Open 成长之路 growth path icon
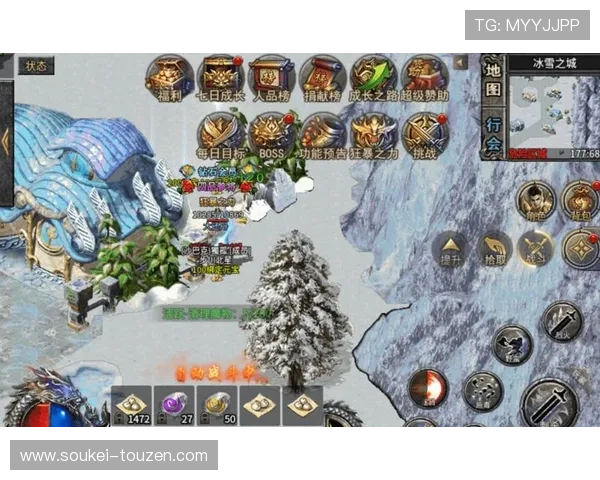The image size is (600, 480). coord(373,77)
